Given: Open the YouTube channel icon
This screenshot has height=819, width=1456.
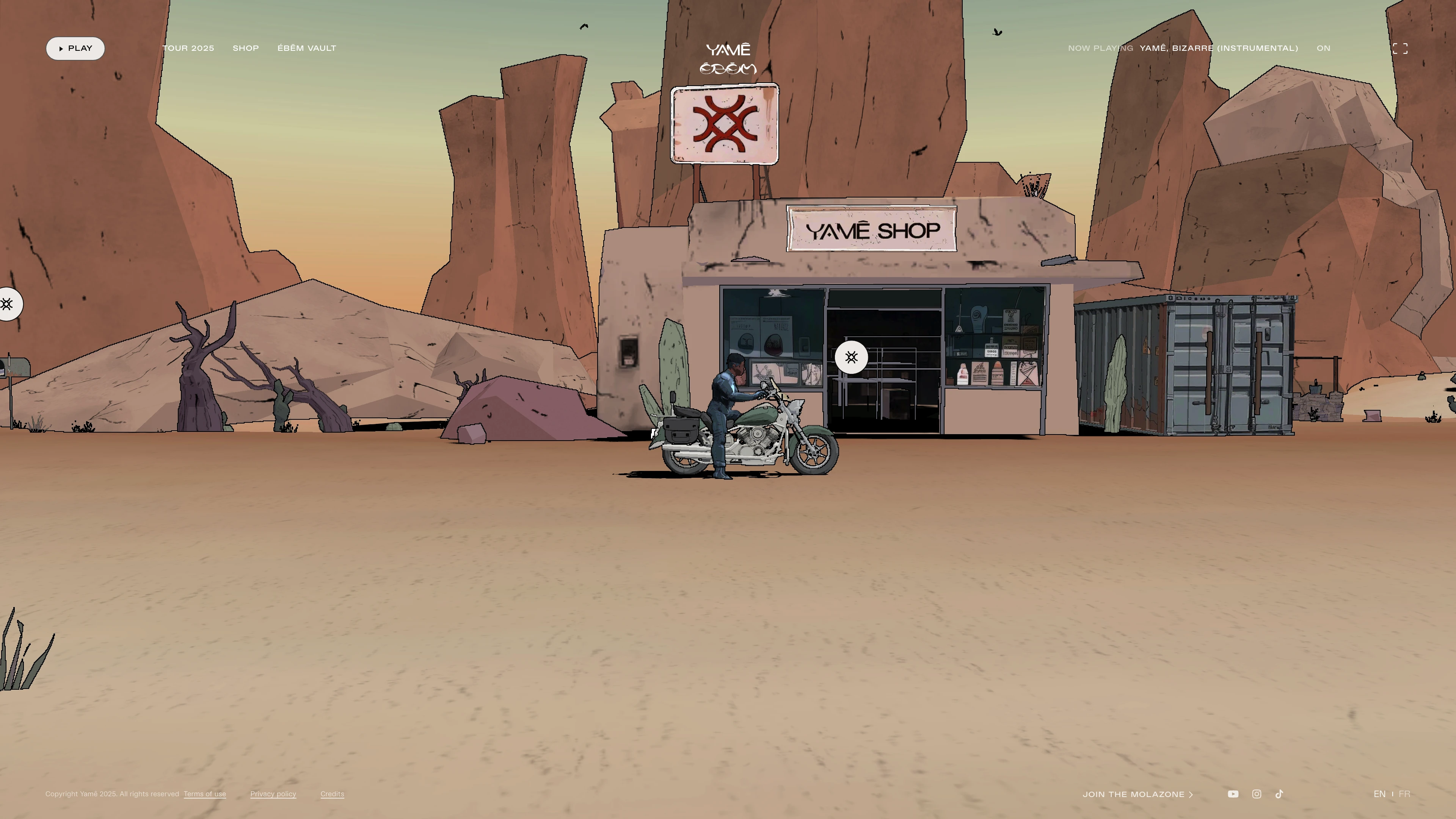Looking at the screenshot, I should 1233,794.
